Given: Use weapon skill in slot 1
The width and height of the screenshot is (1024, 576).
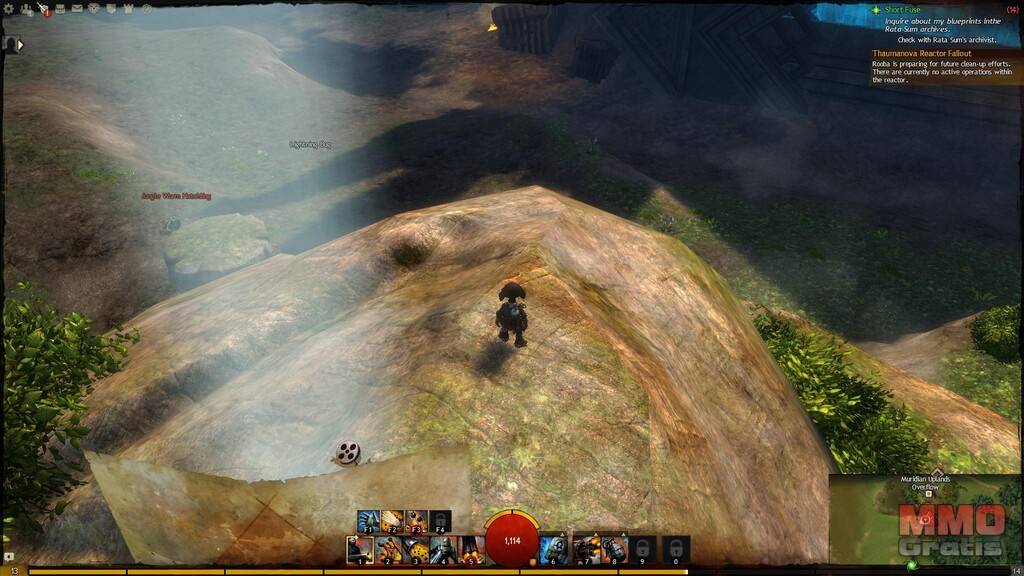Looking at the screenshot, I should coord(360,550).
